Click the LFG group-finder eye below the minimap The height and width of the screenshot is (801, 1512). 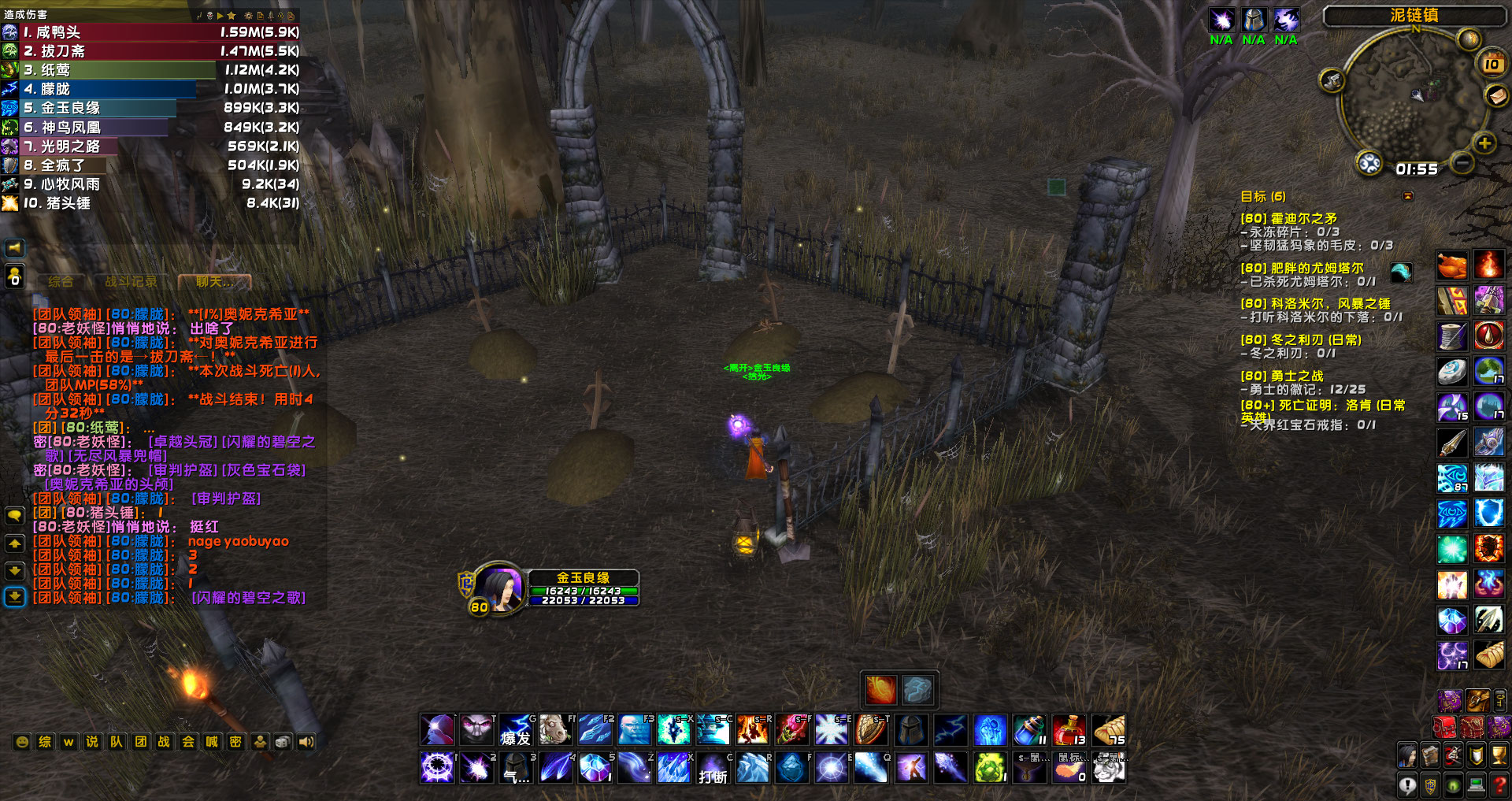[x=1369, y=162]
